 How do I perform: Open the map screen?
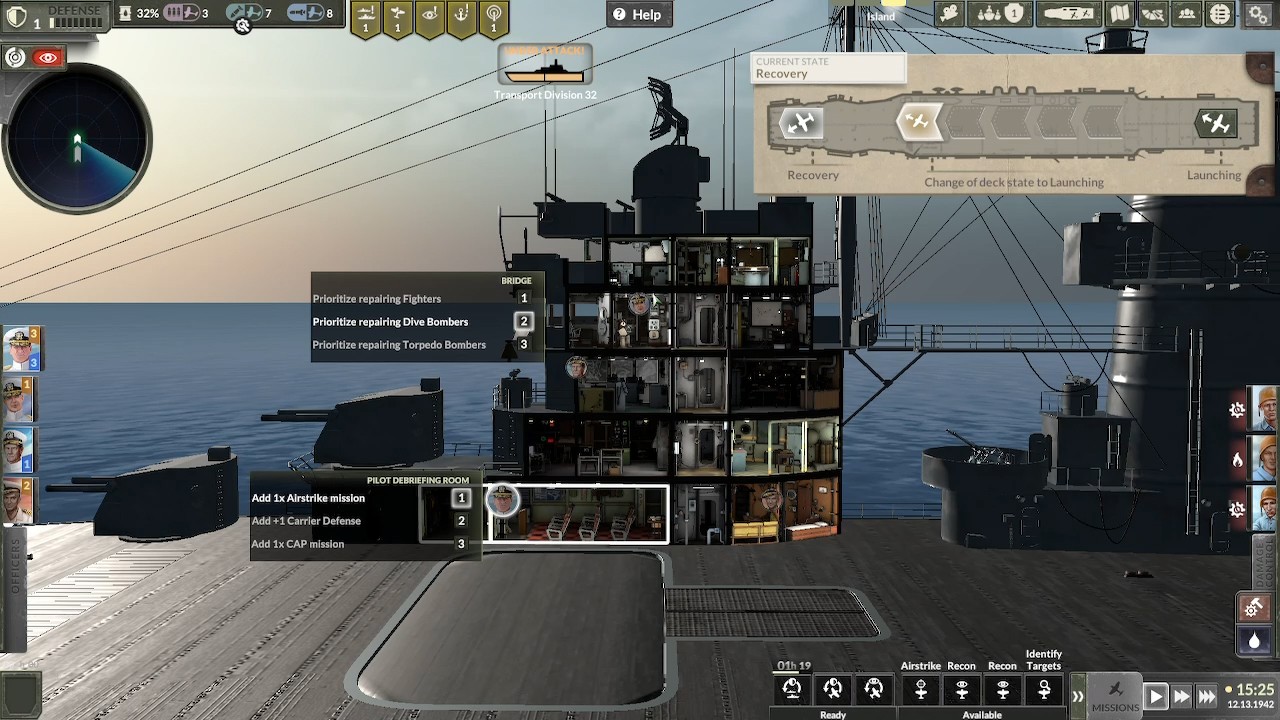[x=1119, y=14]
